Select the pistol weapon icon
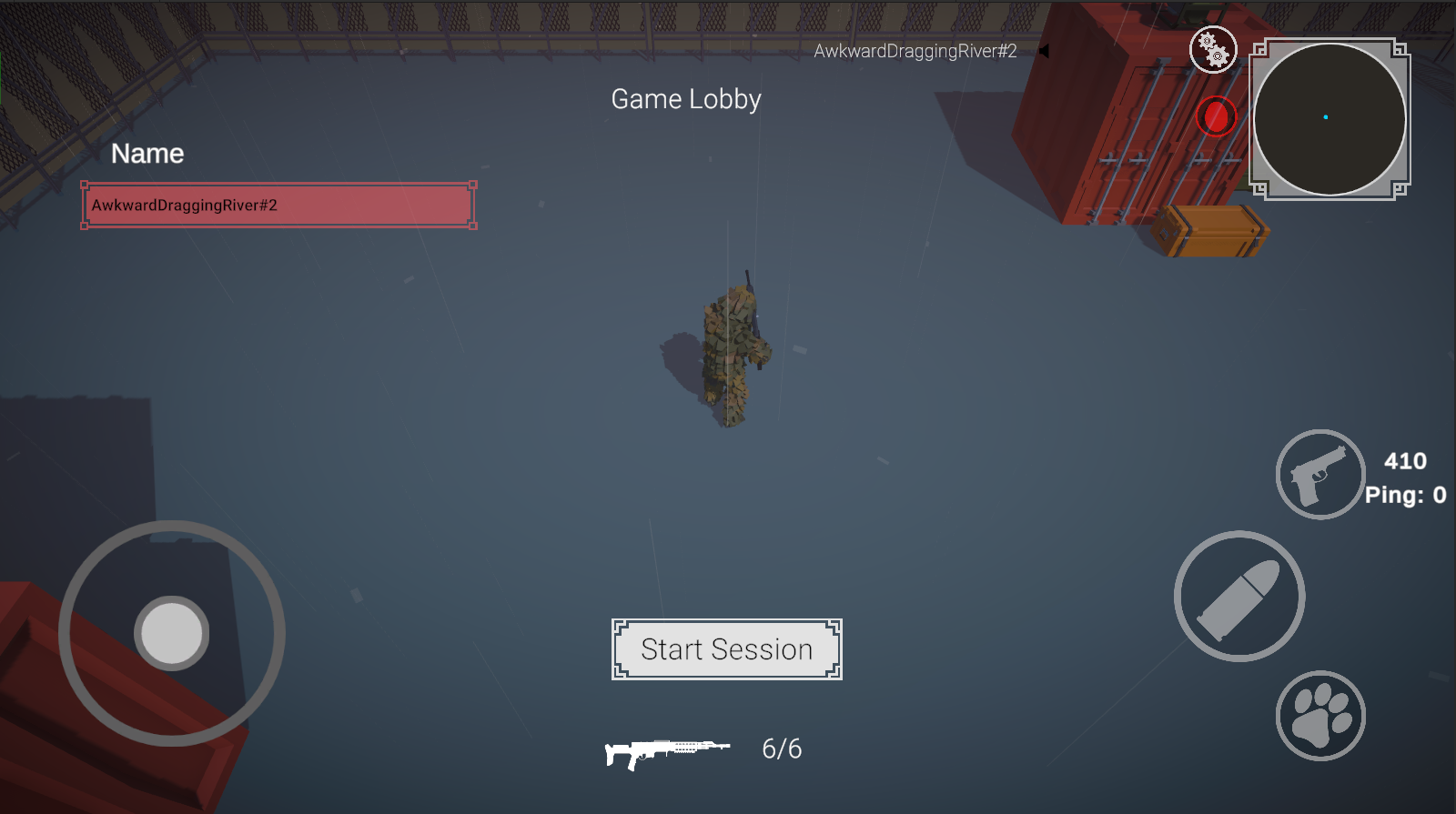This screenshot has width=1456, height=814. 1320,475
